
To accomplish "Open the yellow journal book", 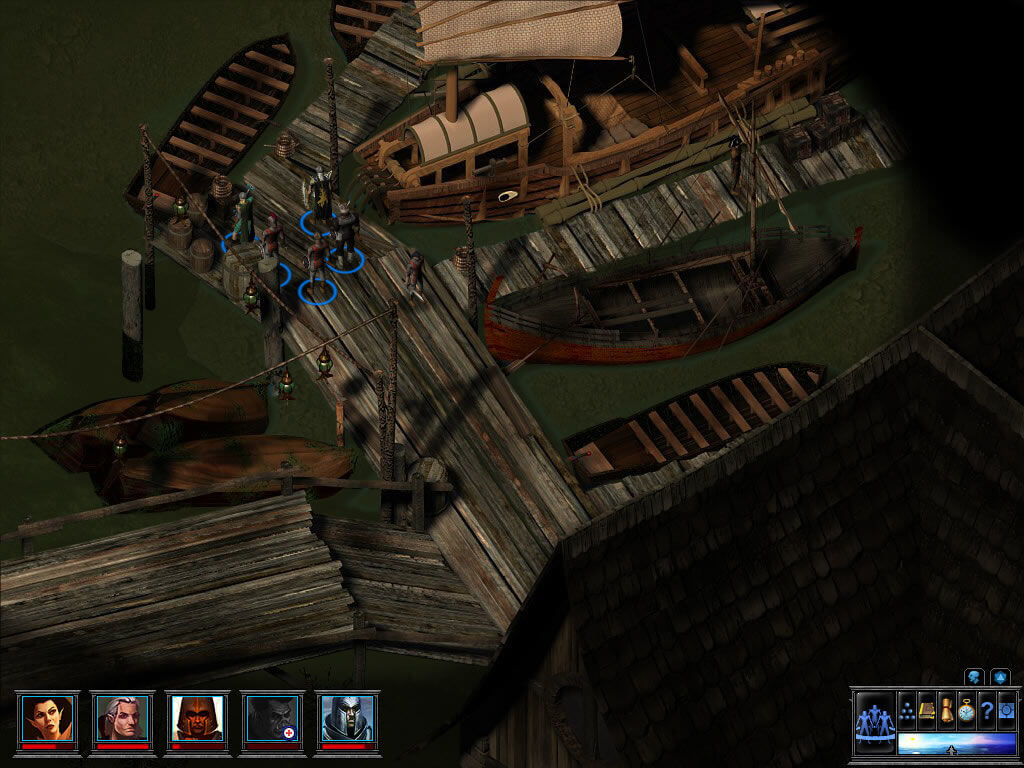I will click(x=927, y=709).
